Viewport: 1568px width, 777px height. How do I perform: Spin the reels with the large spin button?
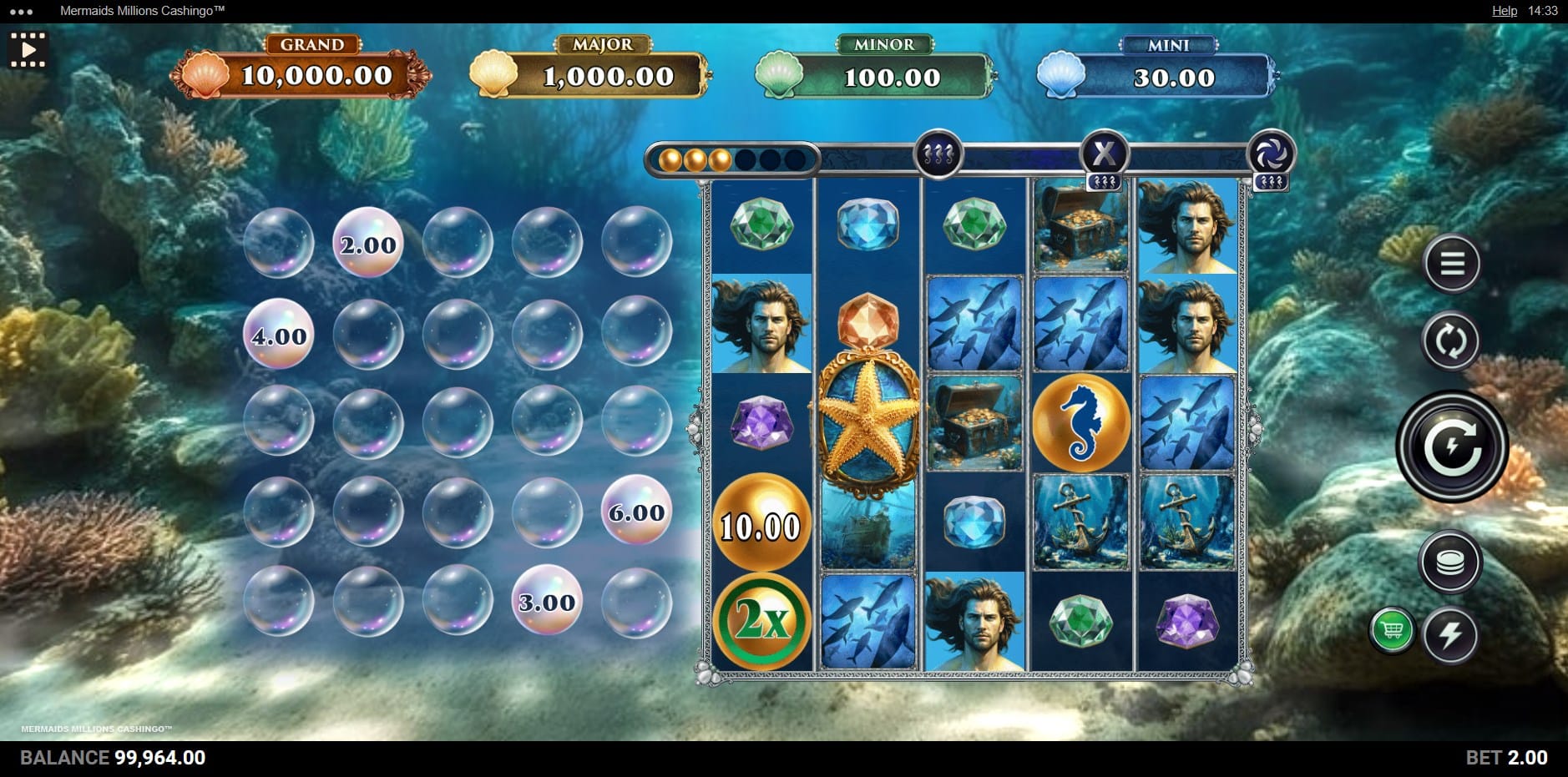point(1452,447)
